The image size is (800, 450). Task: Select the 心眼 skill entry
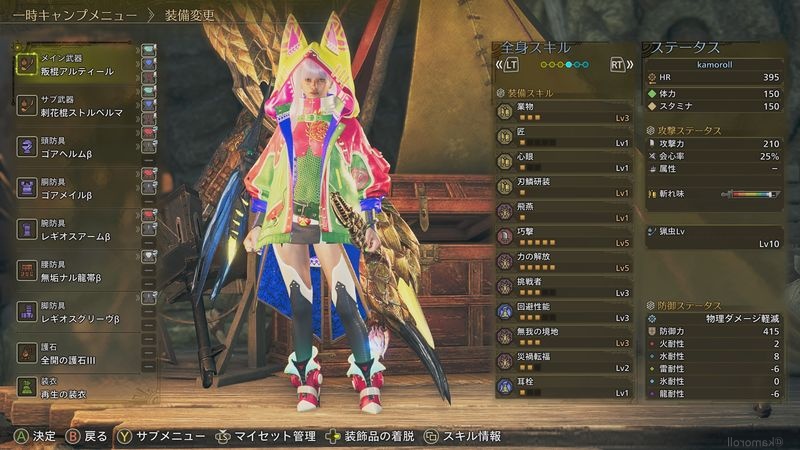[564, 163]
